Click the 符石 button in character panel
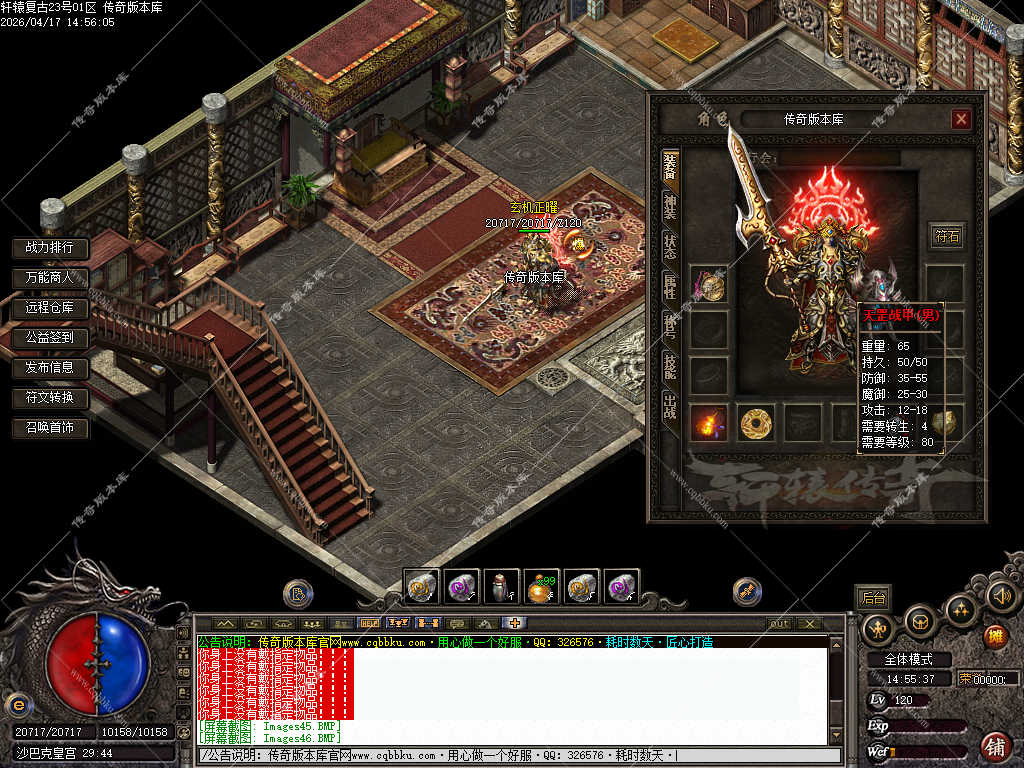The image size is (1024, 768). [946, 236]
